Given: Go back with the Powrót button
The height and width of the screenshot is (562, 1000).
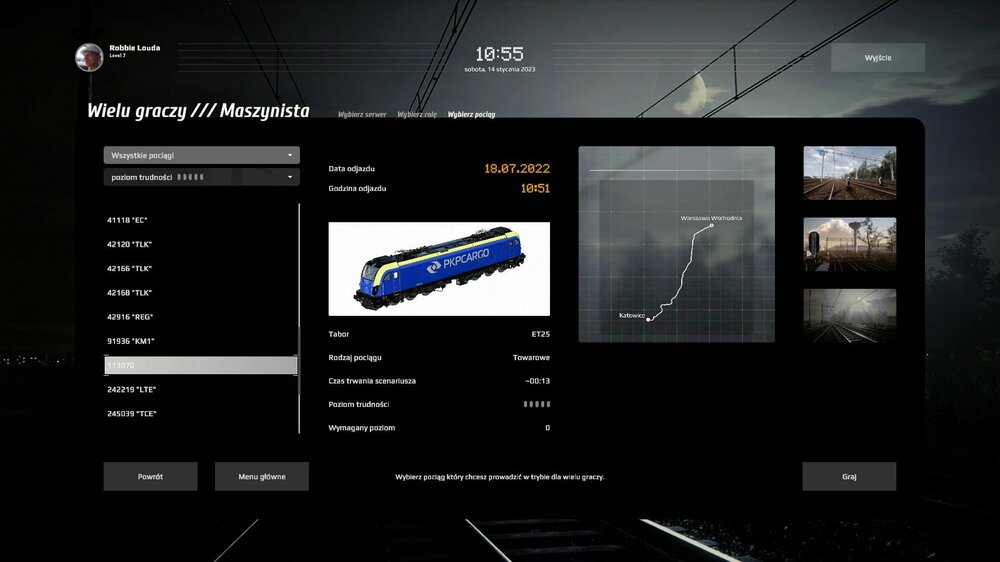Looking at the screenshot, I should pos(150,476).
